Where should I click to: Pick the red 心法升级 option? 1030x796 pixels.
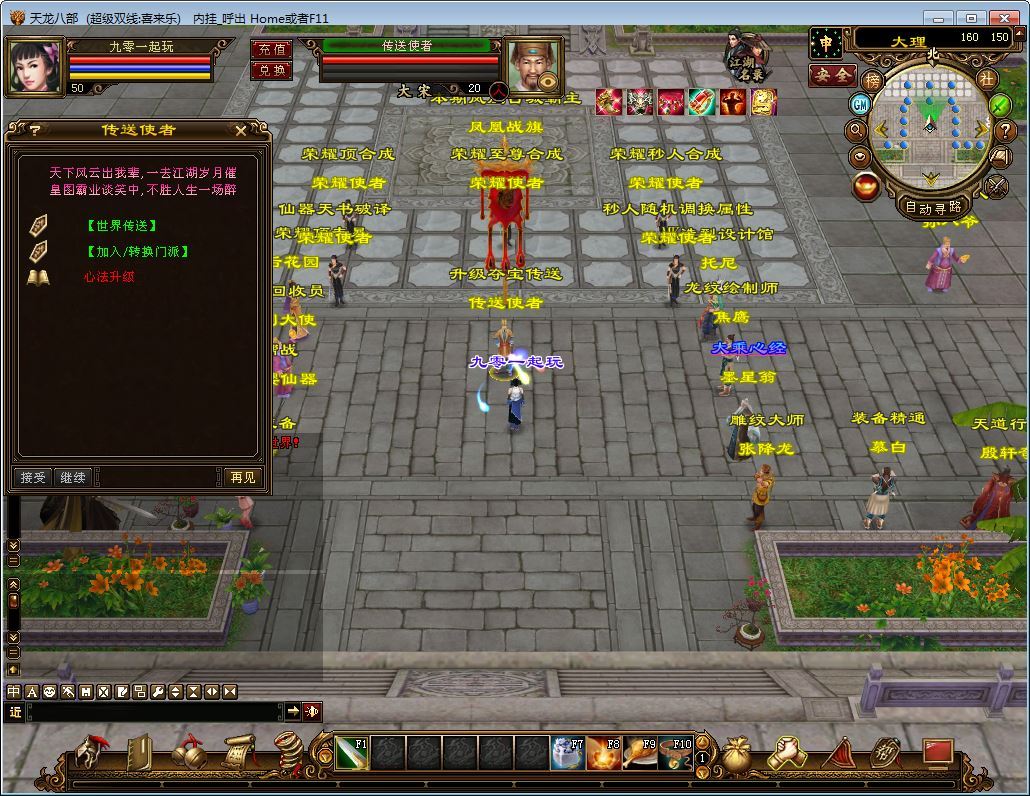pos(109,277)
